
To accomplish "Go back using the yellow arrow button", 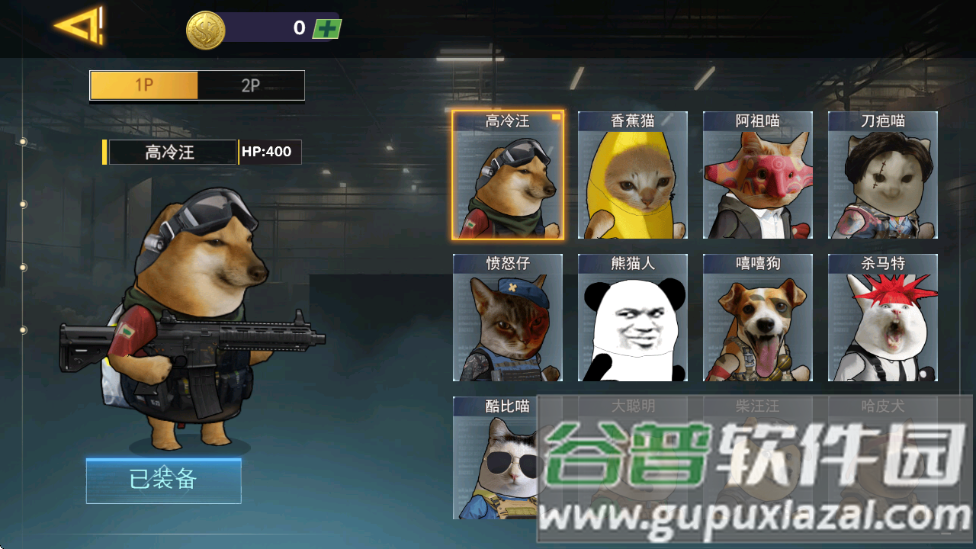I will (x=79, y=26).
